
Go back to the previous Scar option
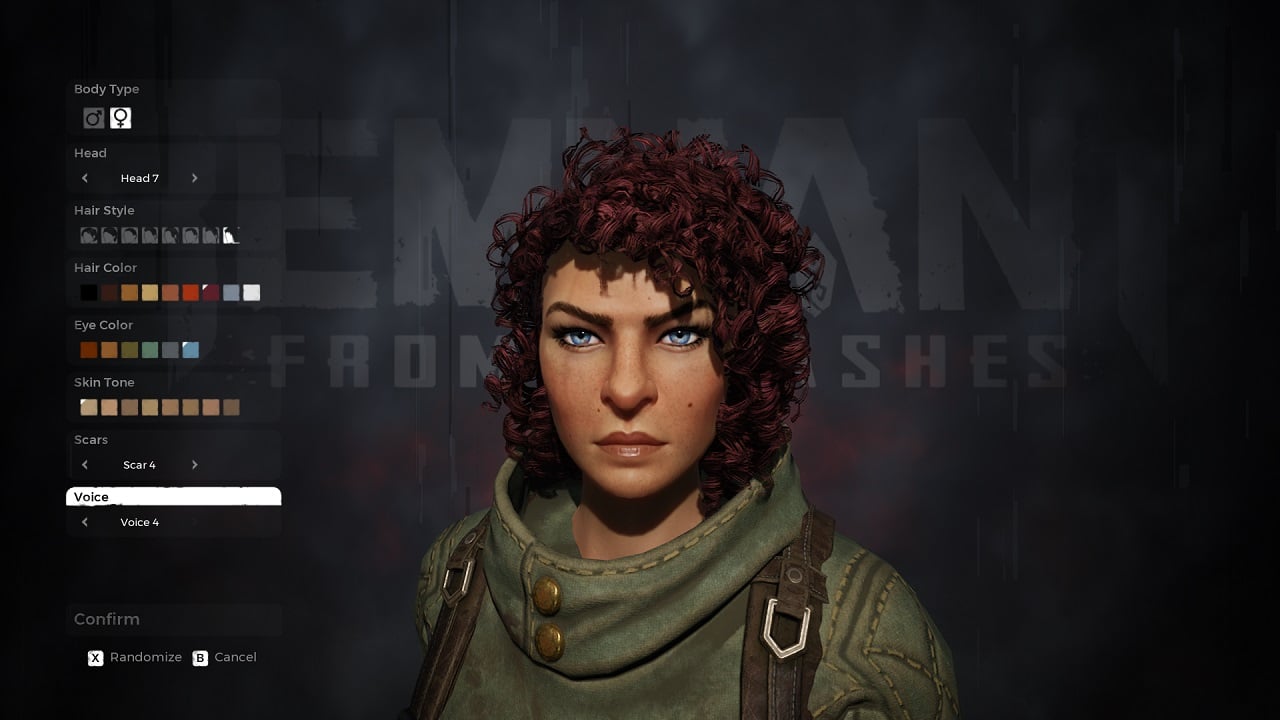pos(85,464)
